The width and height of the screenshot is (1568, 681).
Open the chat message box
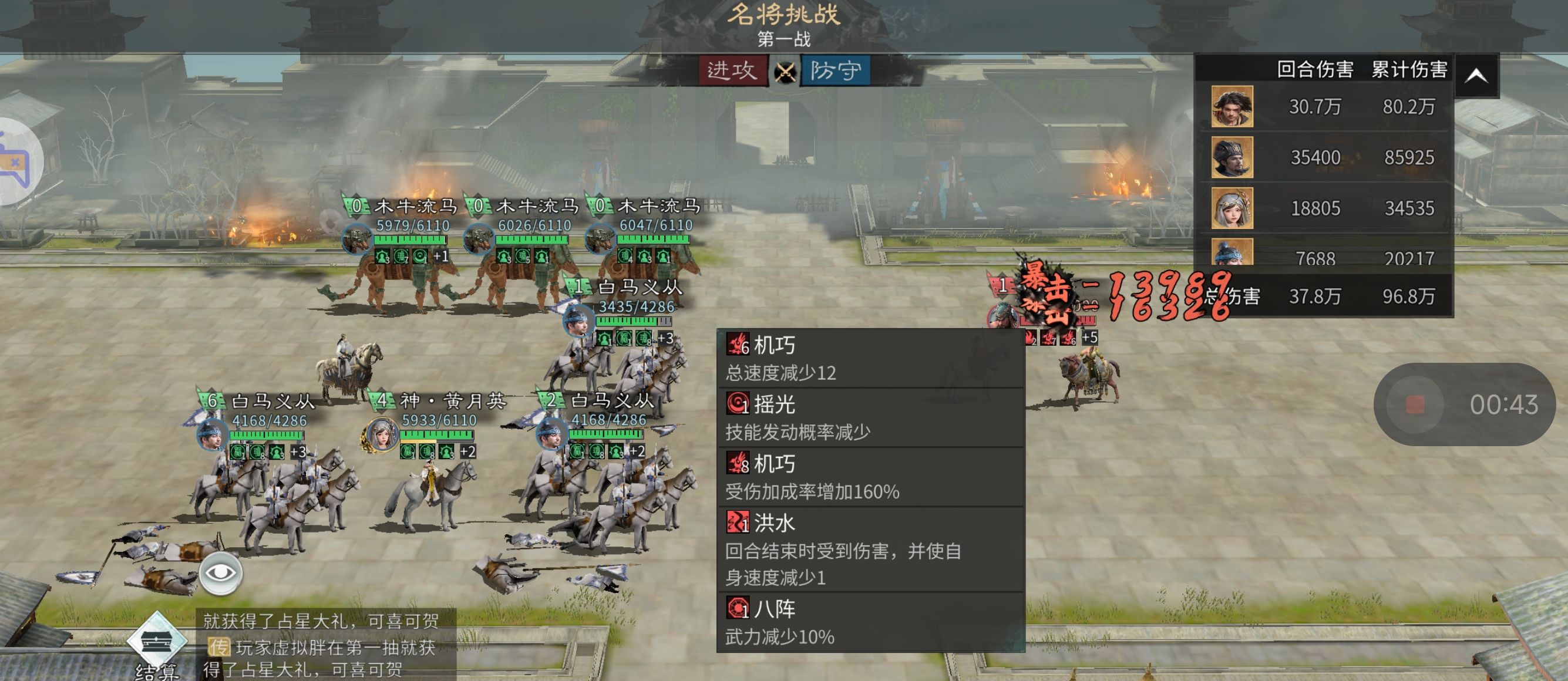326,645
